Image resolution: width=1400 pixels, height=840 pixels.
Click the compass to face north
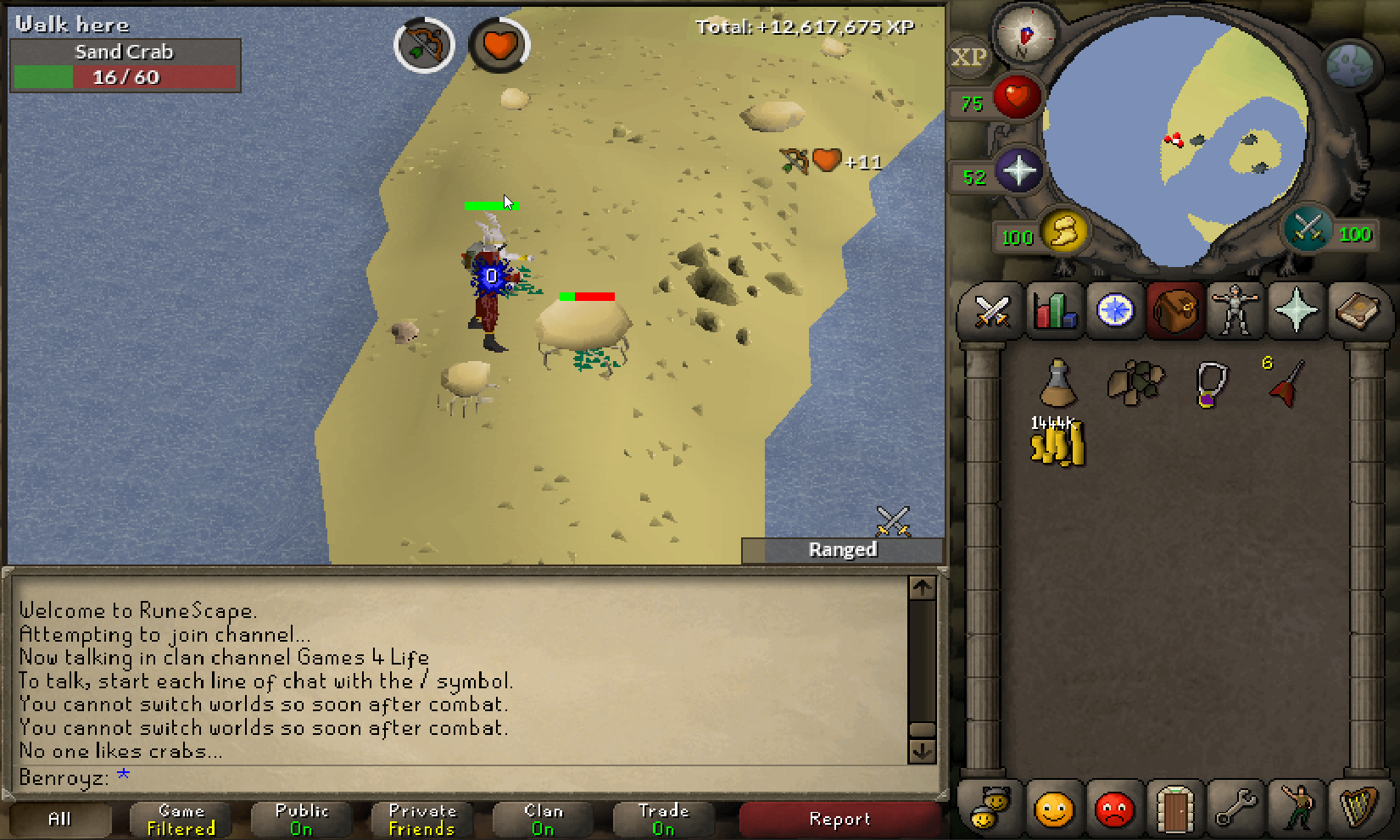1025,36
